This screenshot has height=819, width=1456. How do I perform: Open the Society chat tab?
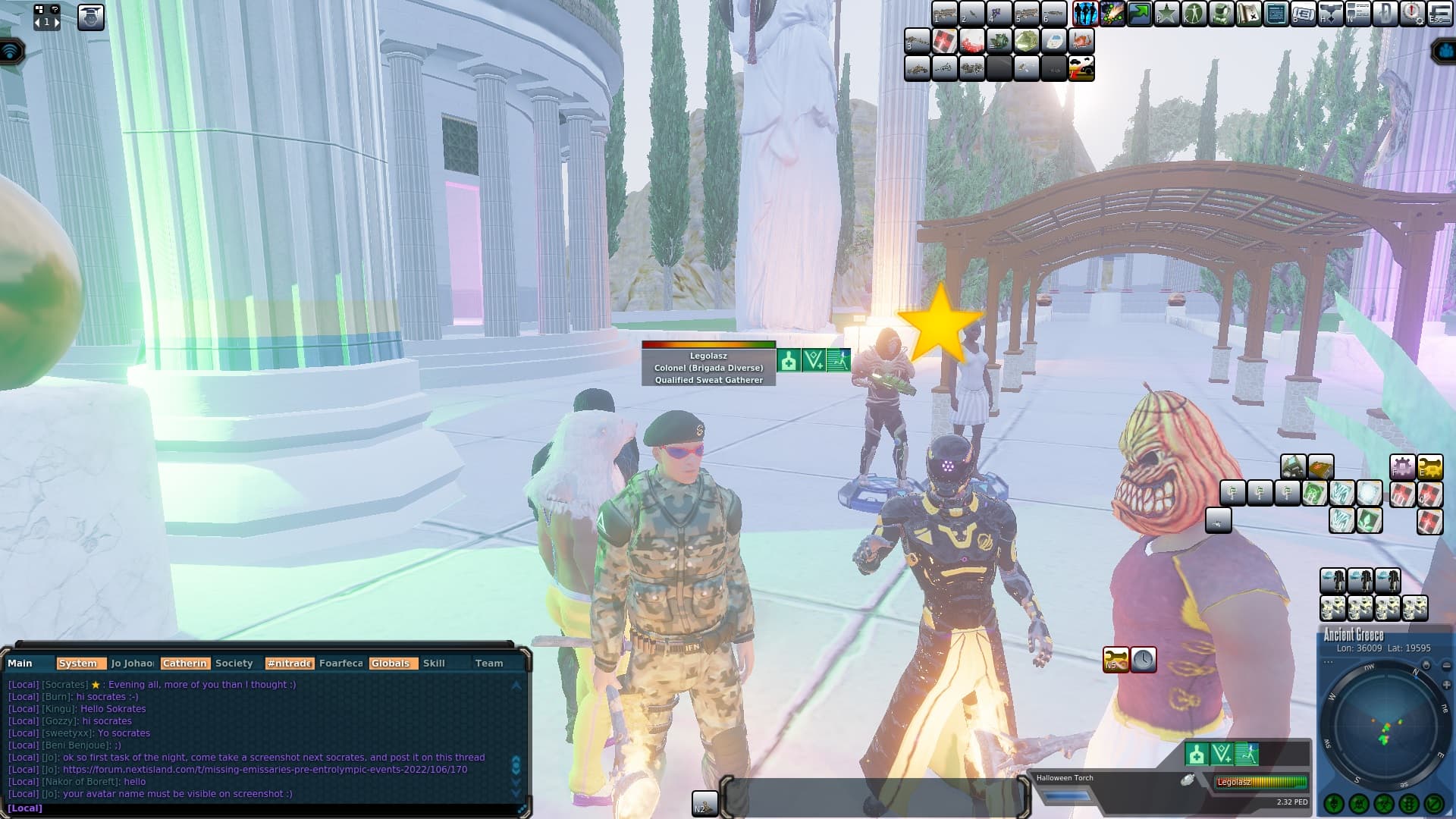coord(234,663)
